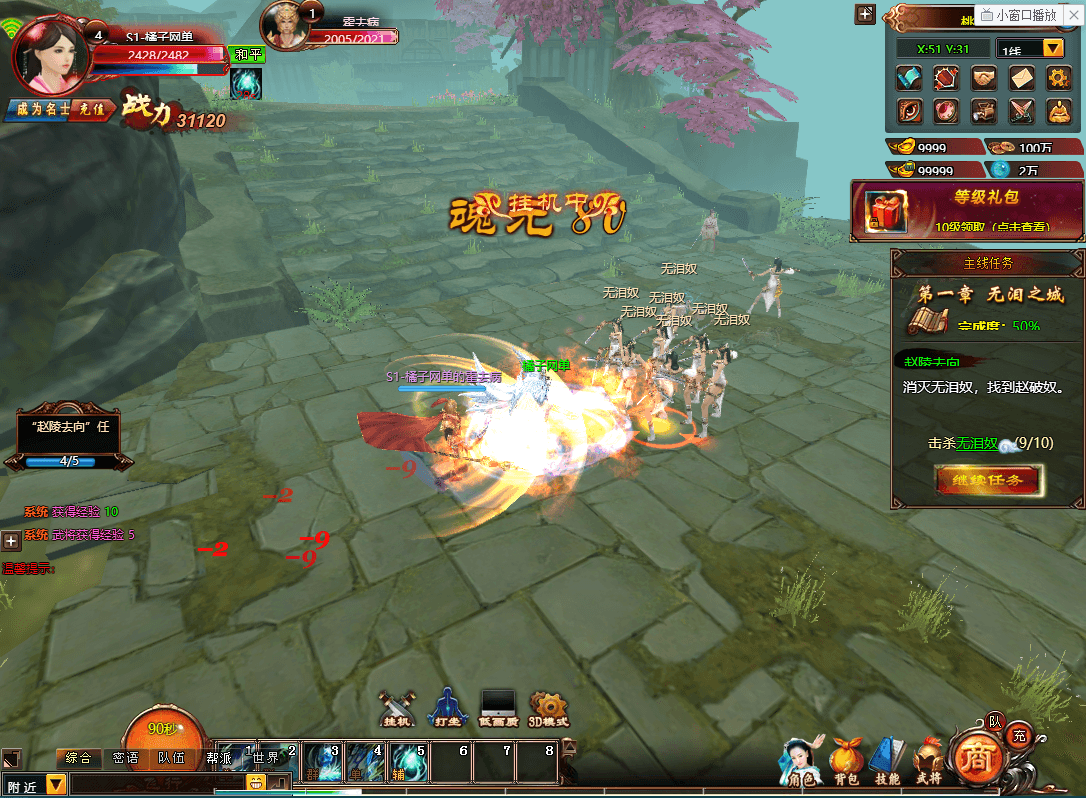The width and height of the screenshot is (1086, 798).
Task: Click the 继续任务 continue quest button
Action: pos(989,480)
